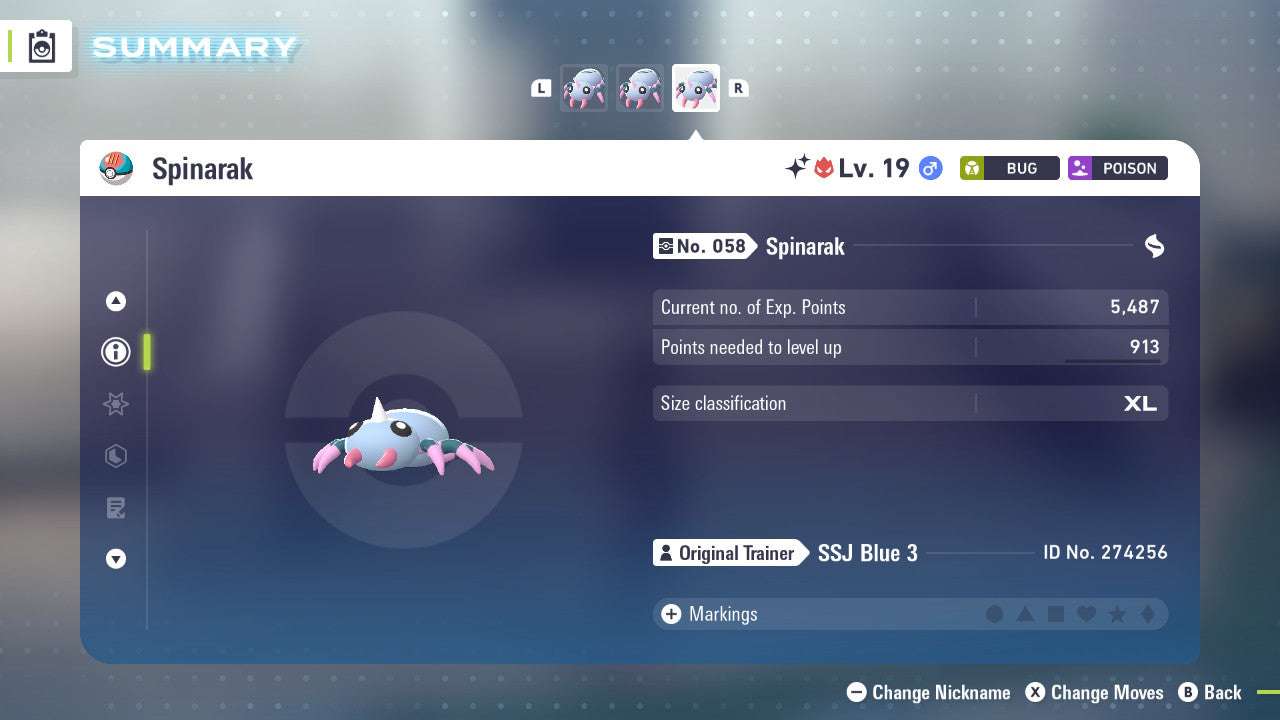Expand the Markings section with plus button
Viewport: 1280px width, 720px height.
[x=670, y=614]
